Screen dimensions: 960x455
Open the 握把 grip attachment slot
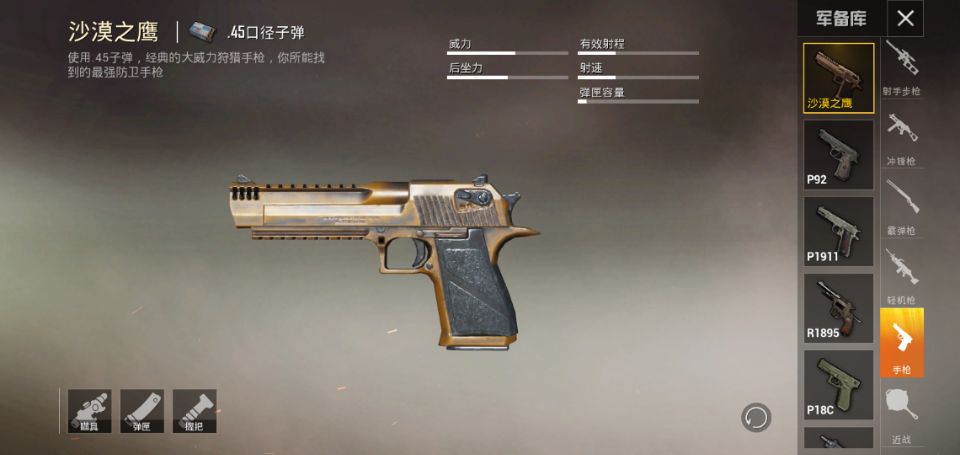(x=194, y=411)
